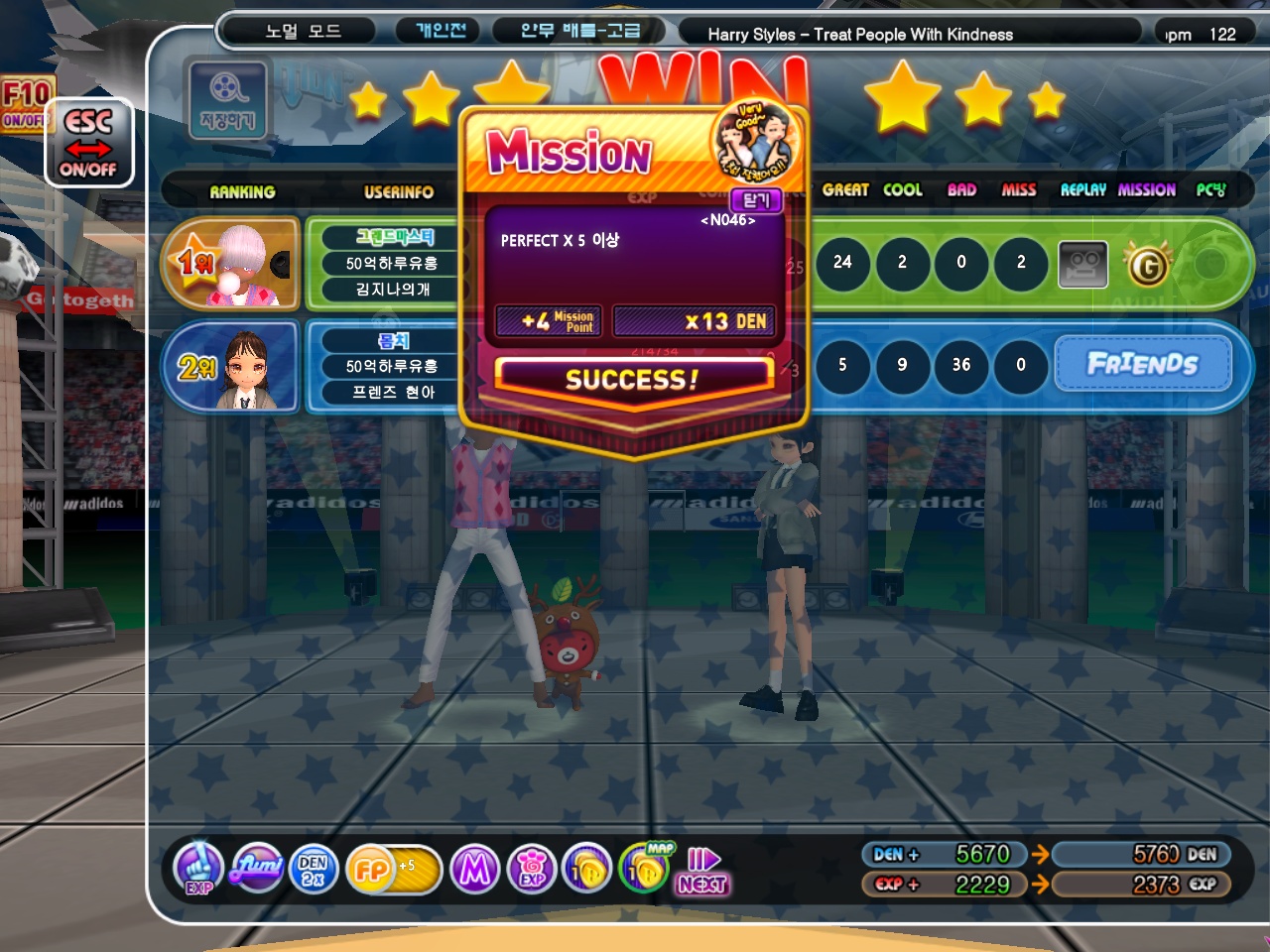Click the paw print EXP bonus icon
The image size is (1270, 952).
(x=532, y=870)
